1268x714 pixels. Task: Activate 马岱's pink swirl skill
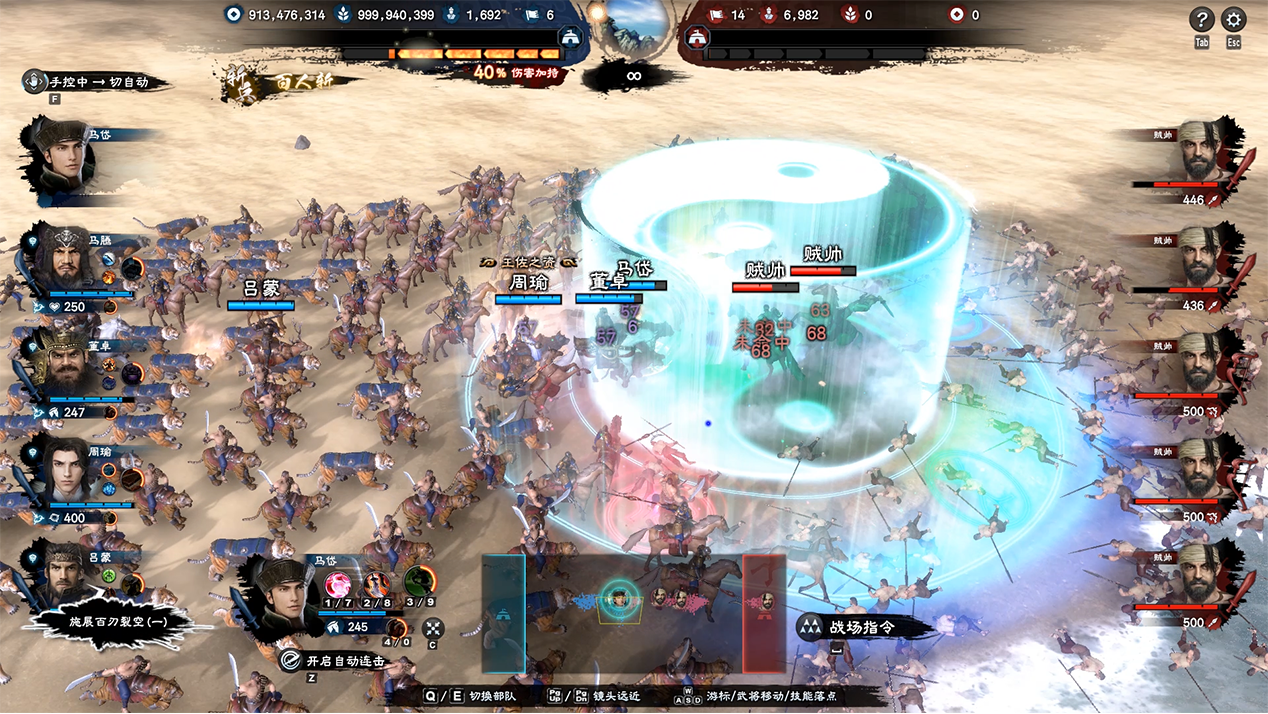337,584
